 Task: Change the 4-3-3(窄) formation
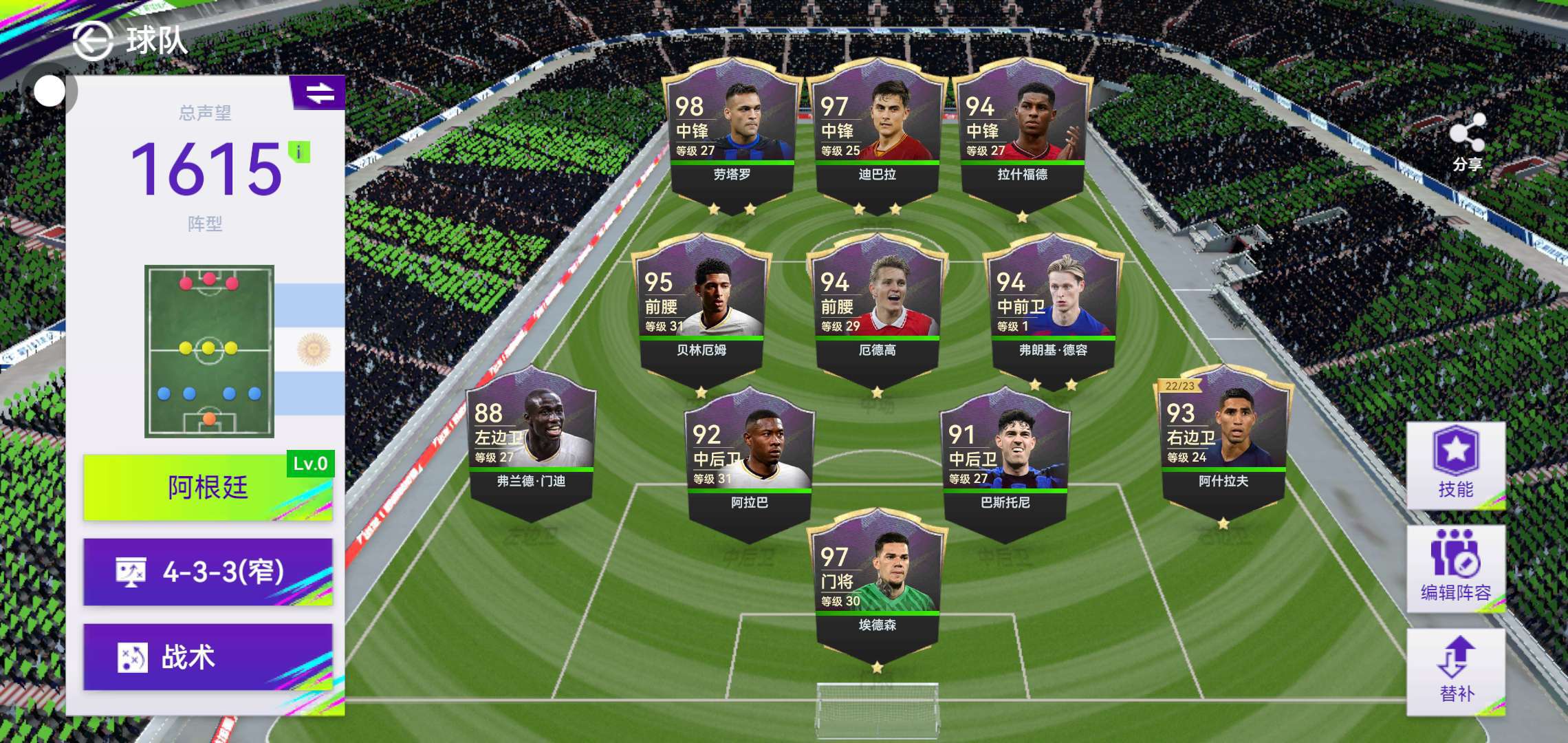[208, 572]
